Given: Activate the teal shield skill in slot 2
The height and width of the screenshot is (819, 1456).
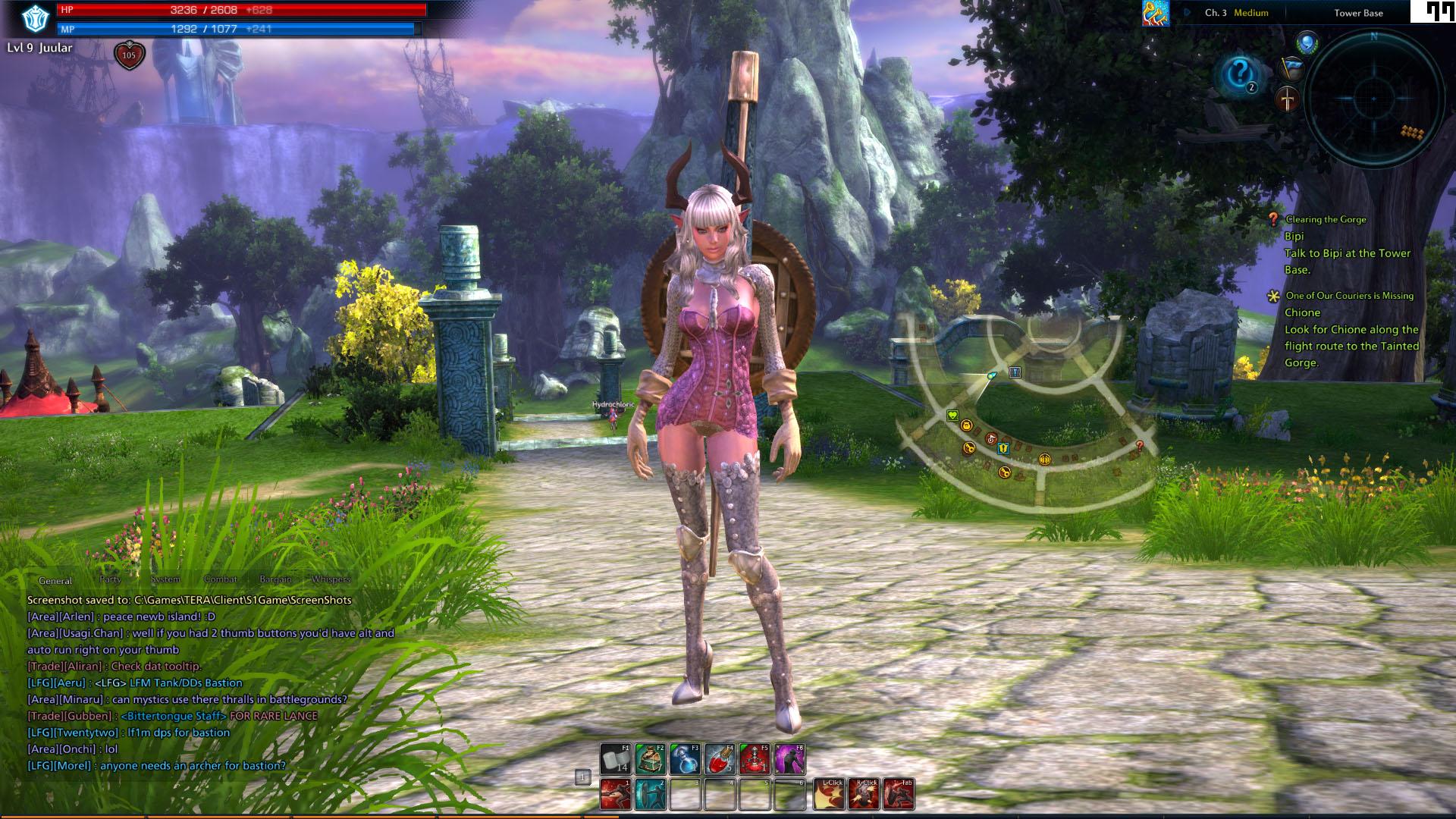Looking at the screenshot, I should point(650,794).
